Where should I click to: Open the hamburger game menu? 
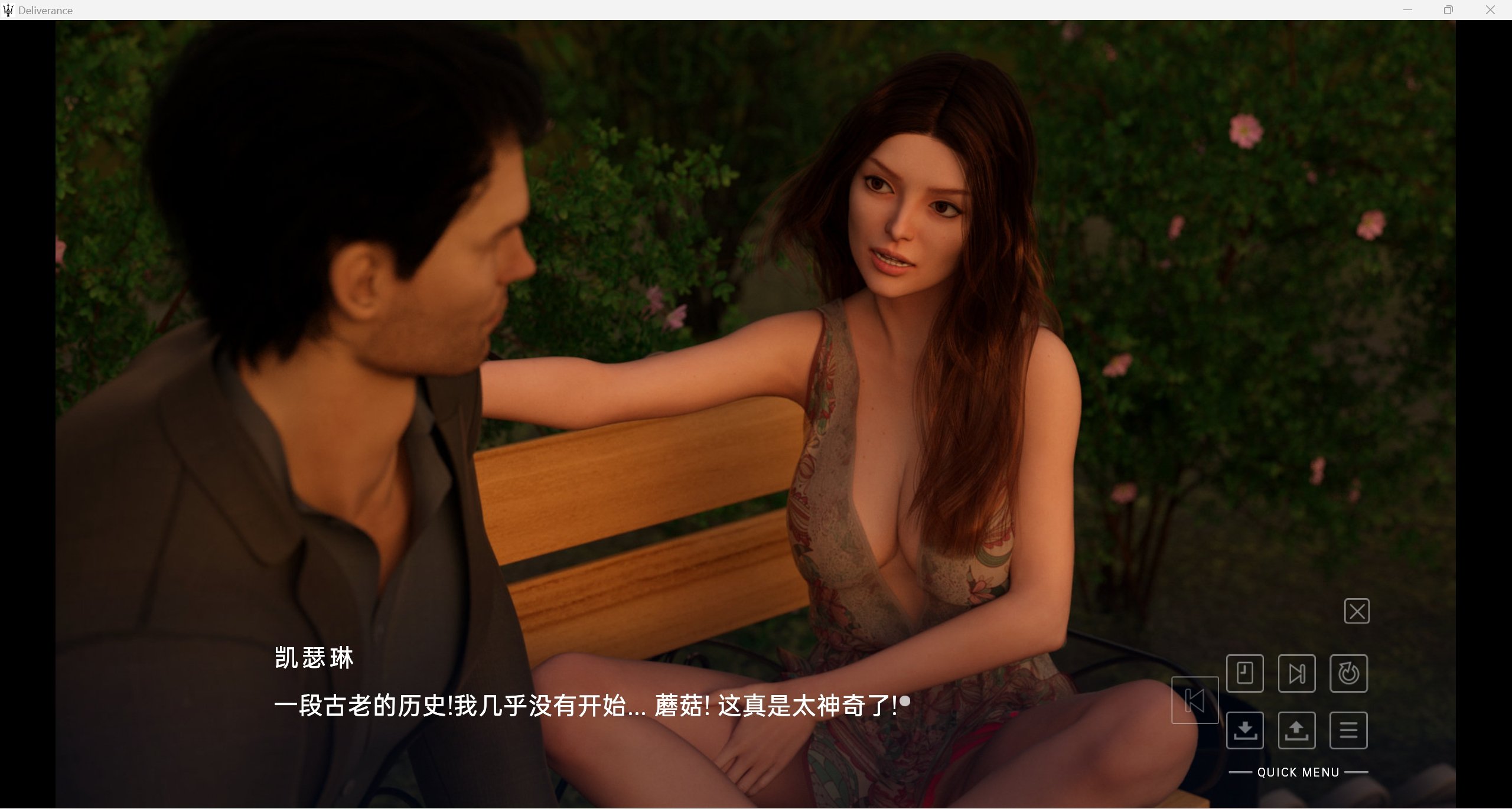[1350, 730]
